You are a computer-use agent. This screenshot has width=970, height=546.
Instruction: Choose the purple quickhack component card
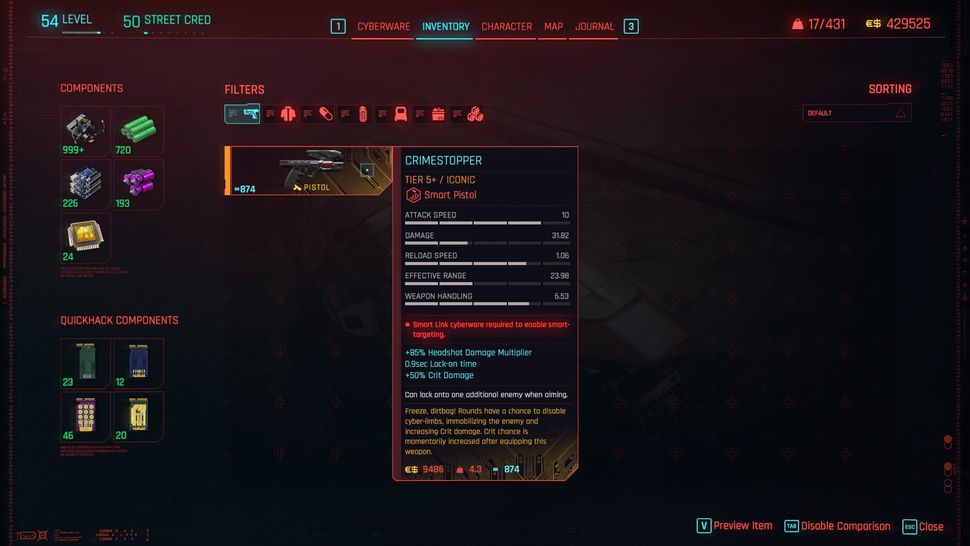(85, 416)
